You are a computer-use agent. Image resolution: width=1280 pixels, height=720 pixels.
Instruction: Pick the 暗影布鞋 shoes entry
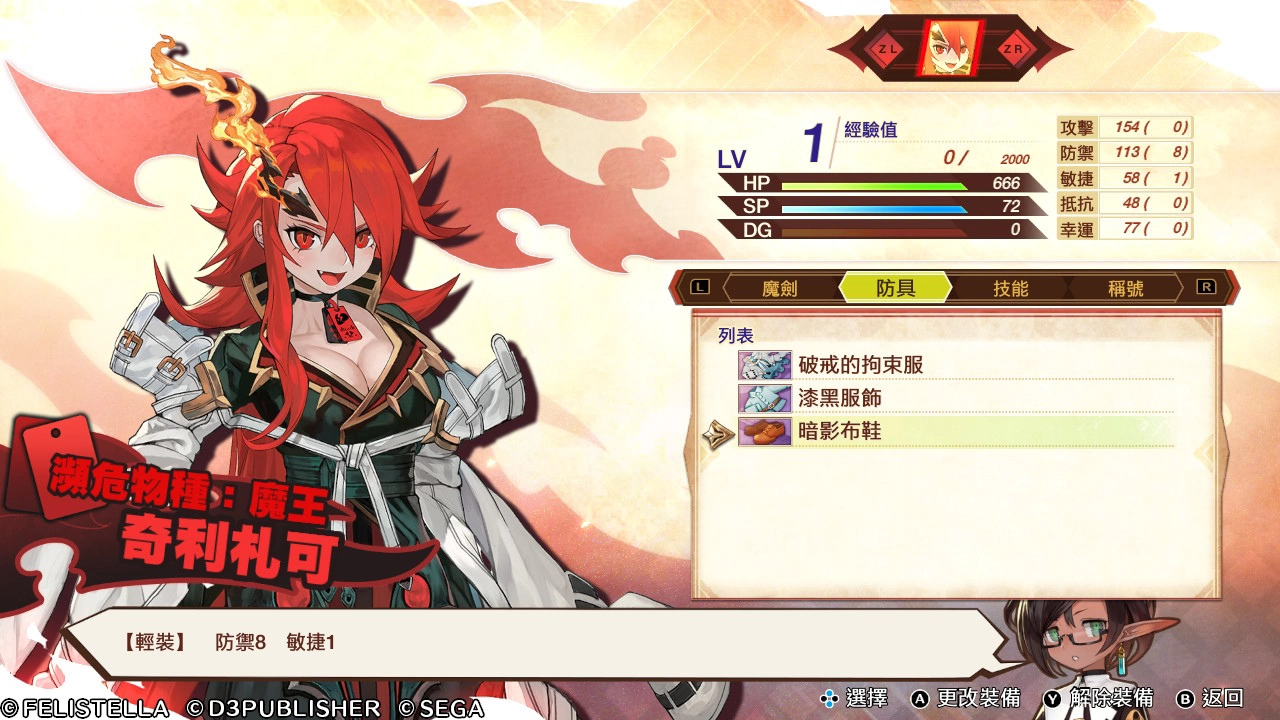pyautogui.click(x=840, y=431)
